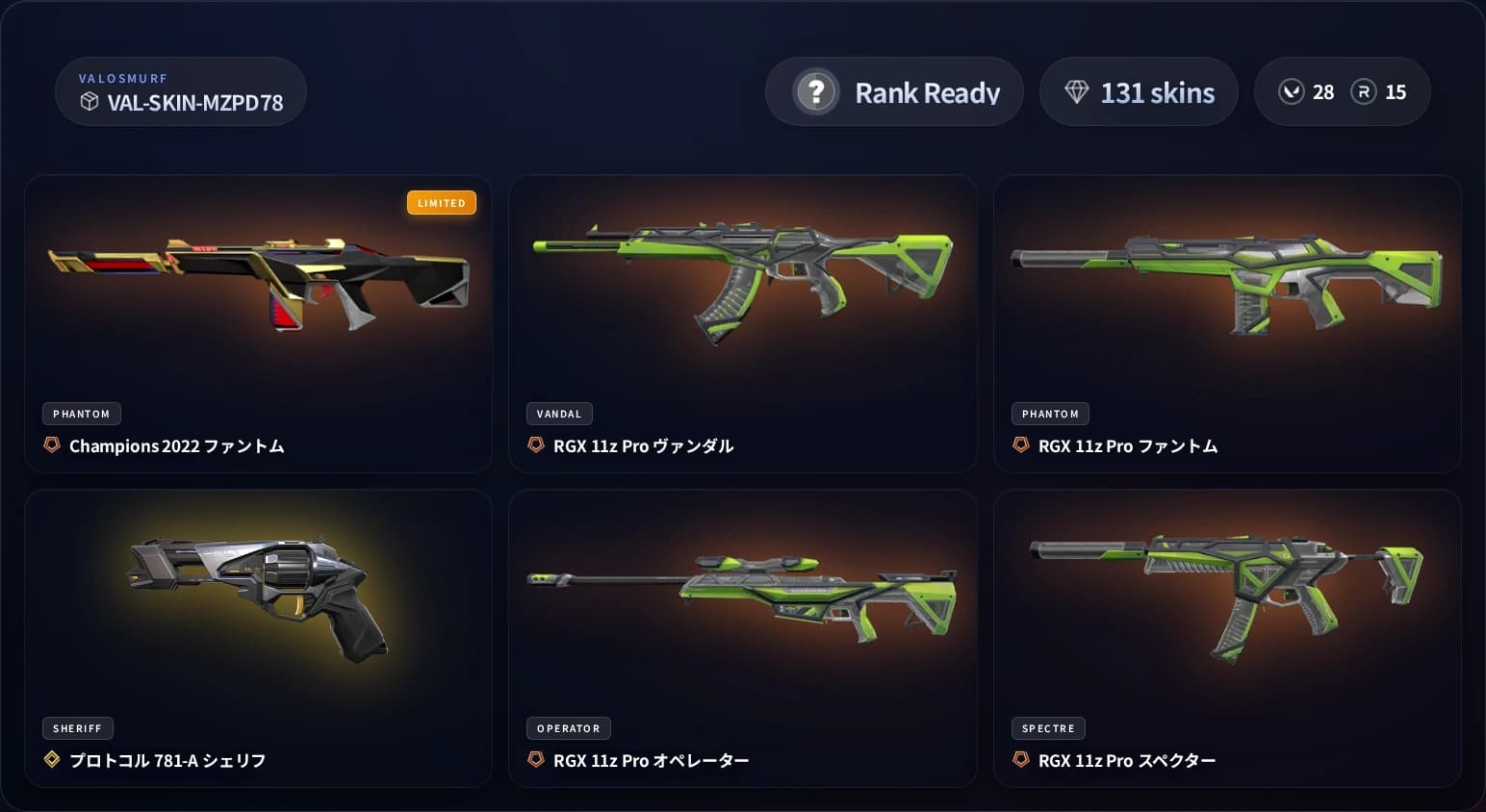Click the tier gem icon beside Champions 2022 ファントム
Screen dimensions: 1486x812
coord(51,445)
